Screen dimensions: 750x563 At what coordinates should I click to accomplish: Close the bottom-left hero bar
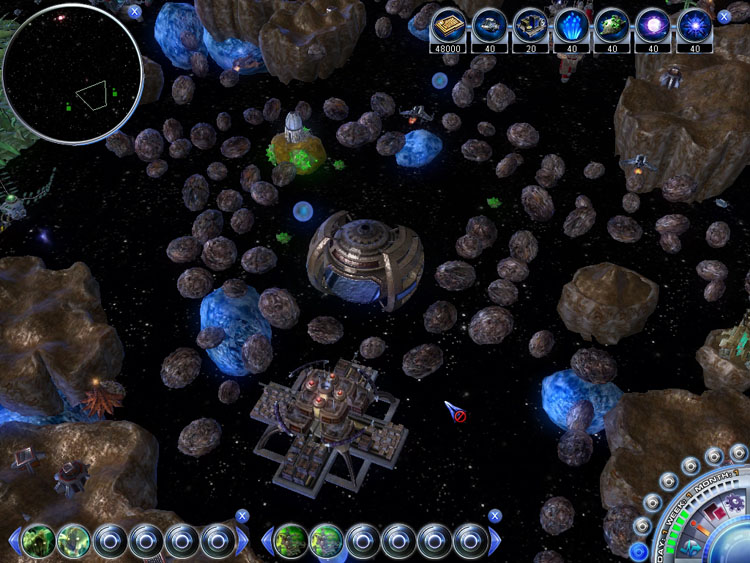242,516
